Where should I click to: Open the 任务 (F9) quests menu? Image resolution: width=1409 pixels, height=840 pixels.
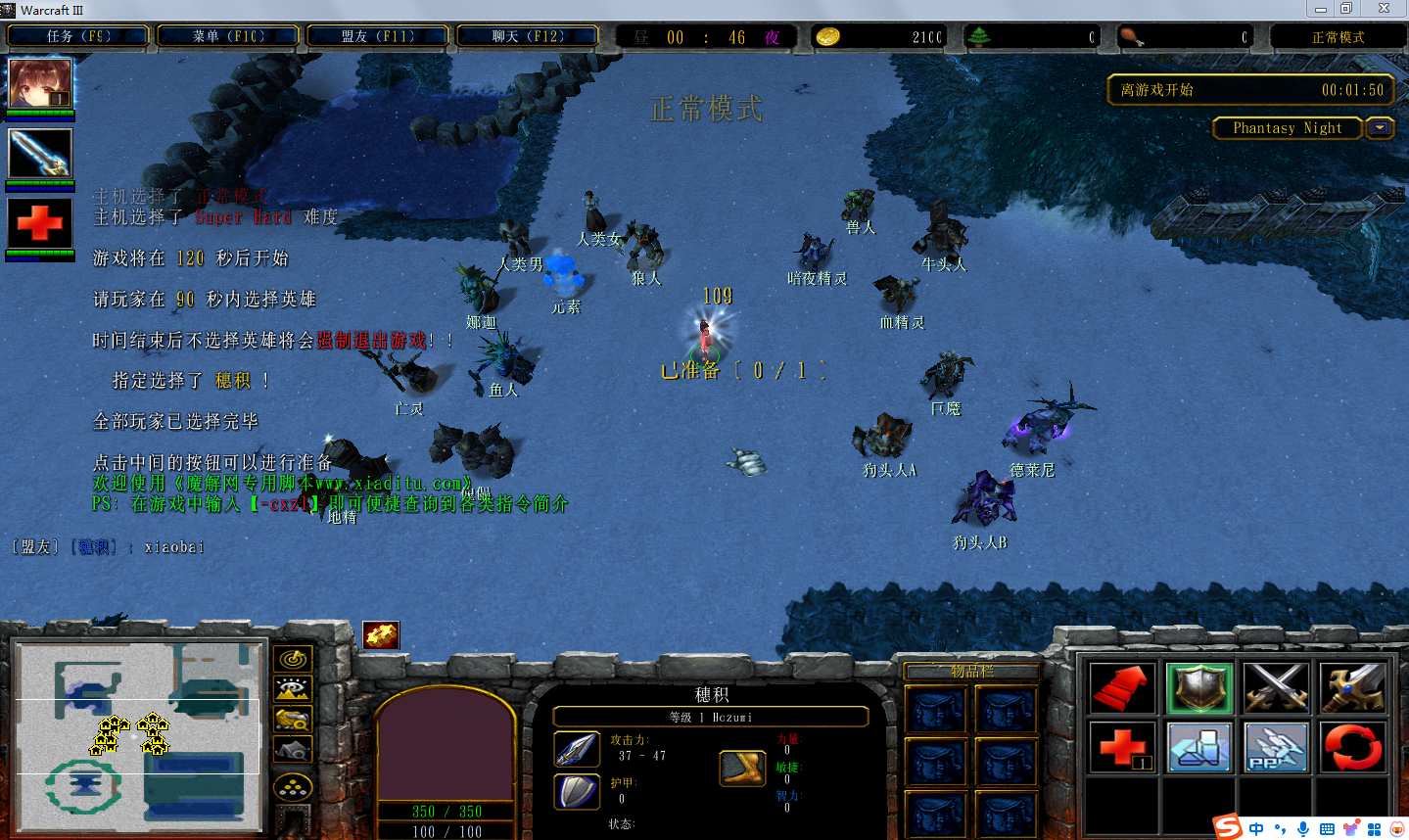coord(78,36)
